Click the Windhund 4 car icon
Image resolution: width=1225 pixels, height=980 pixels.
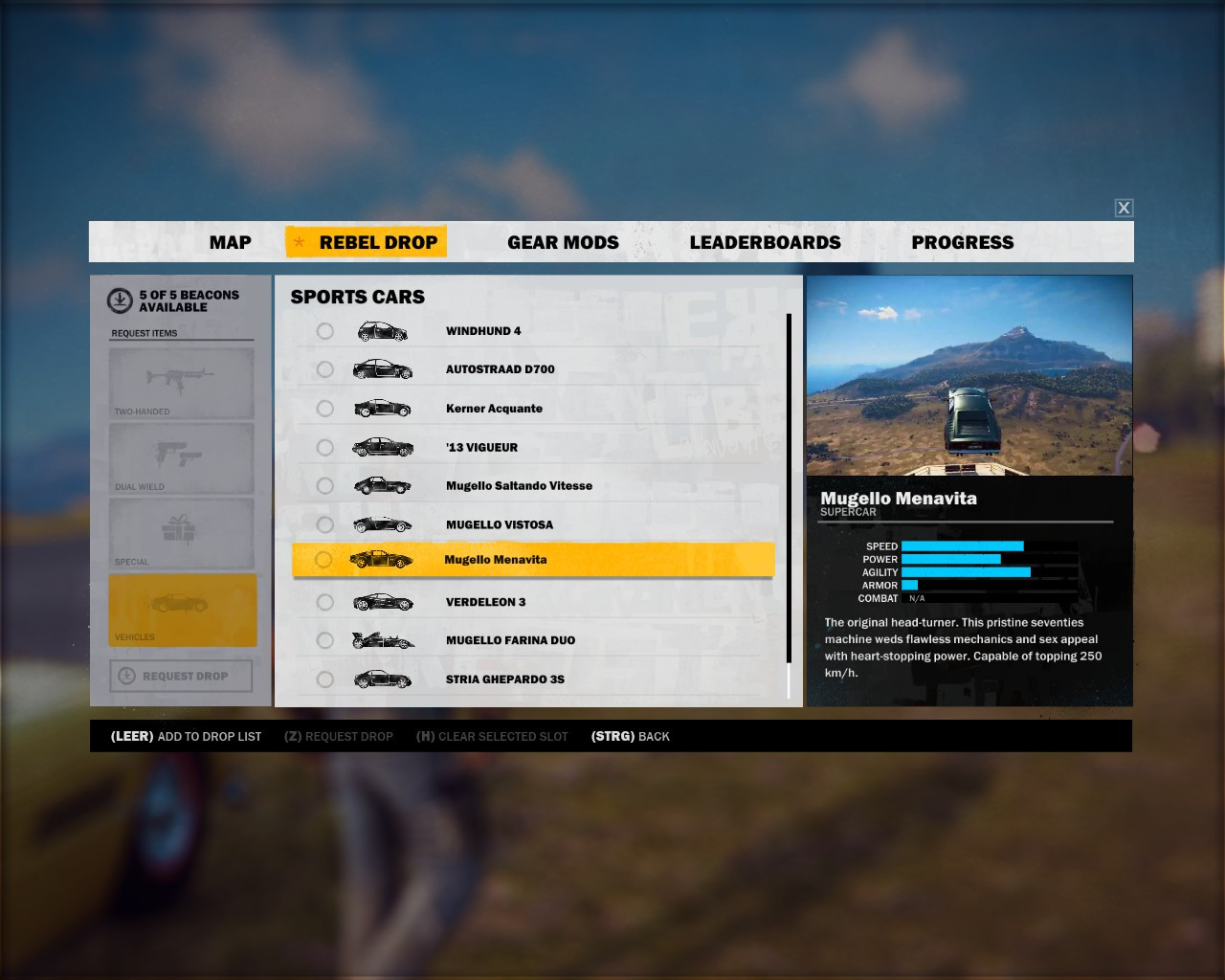[x=382, y=330]
